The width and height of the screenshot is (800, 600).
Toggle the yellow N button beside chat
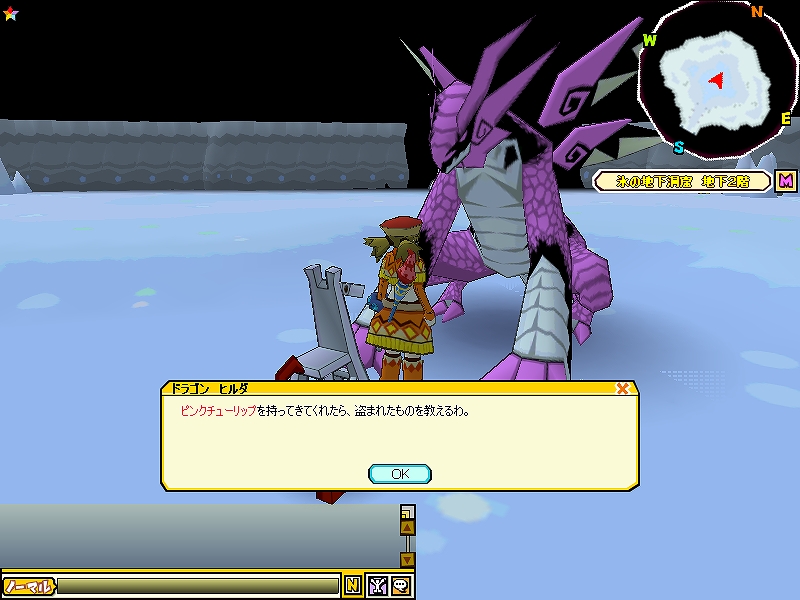pyautogui.click(x=353, y=586)
